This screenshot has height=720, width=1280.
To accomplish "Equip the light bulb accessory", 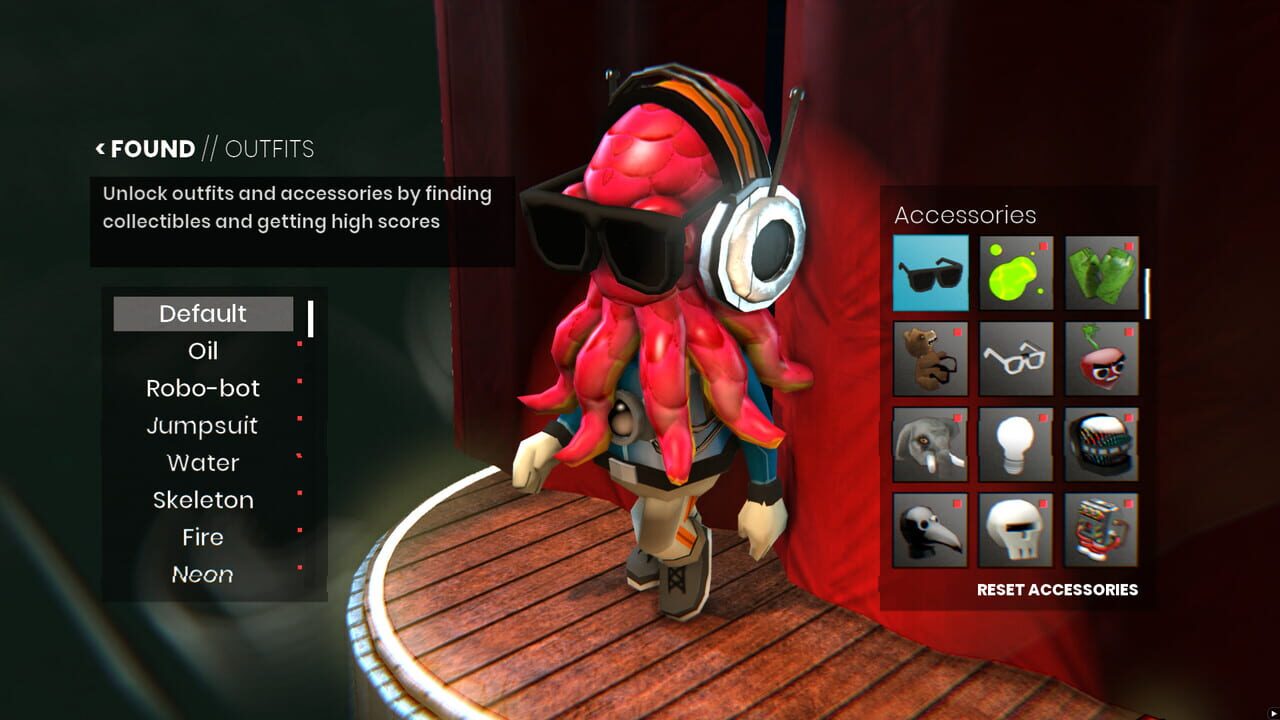I will [1015, 445].
